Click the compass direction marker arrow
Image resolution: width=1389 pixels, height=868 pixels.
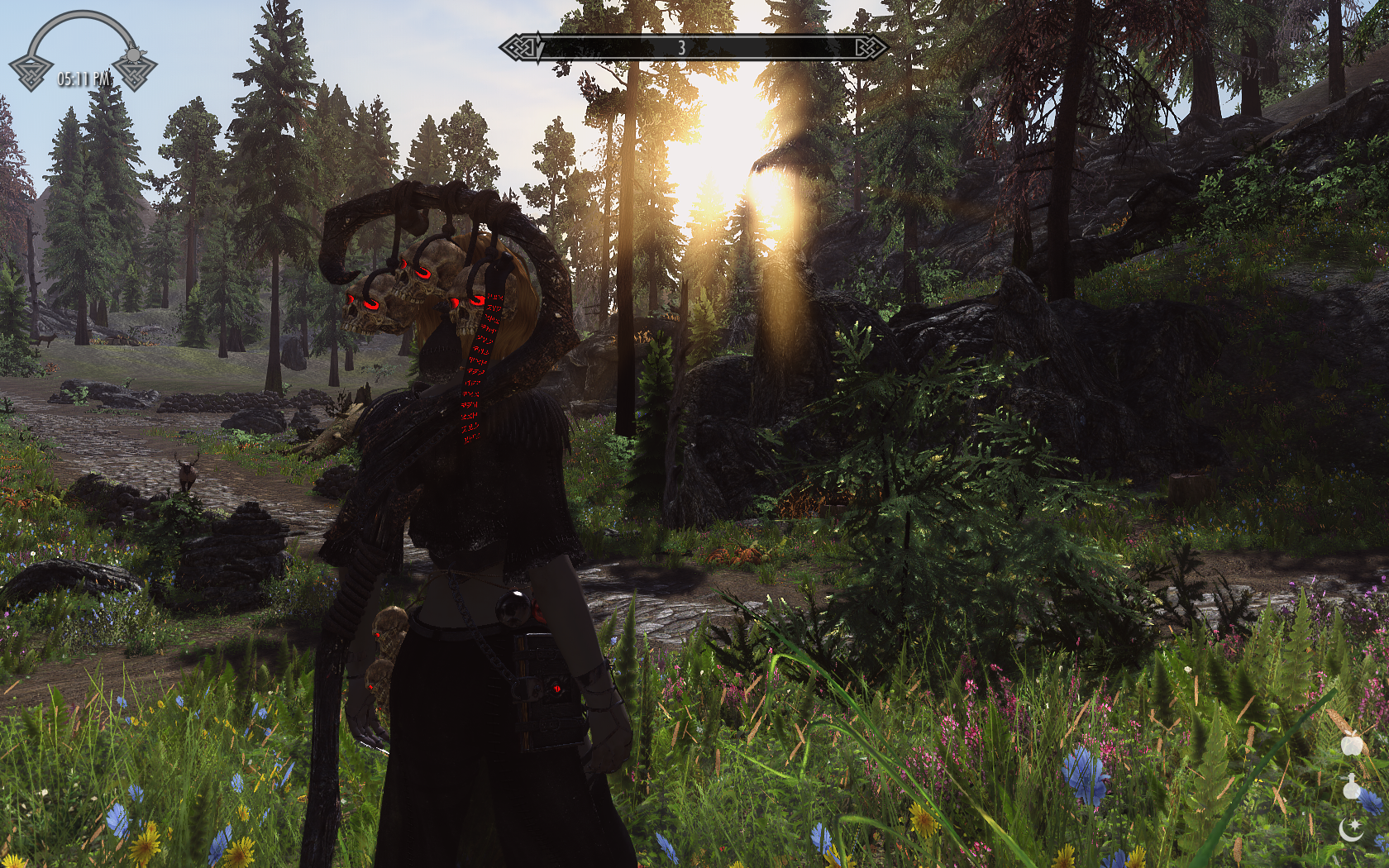point(539,47)
